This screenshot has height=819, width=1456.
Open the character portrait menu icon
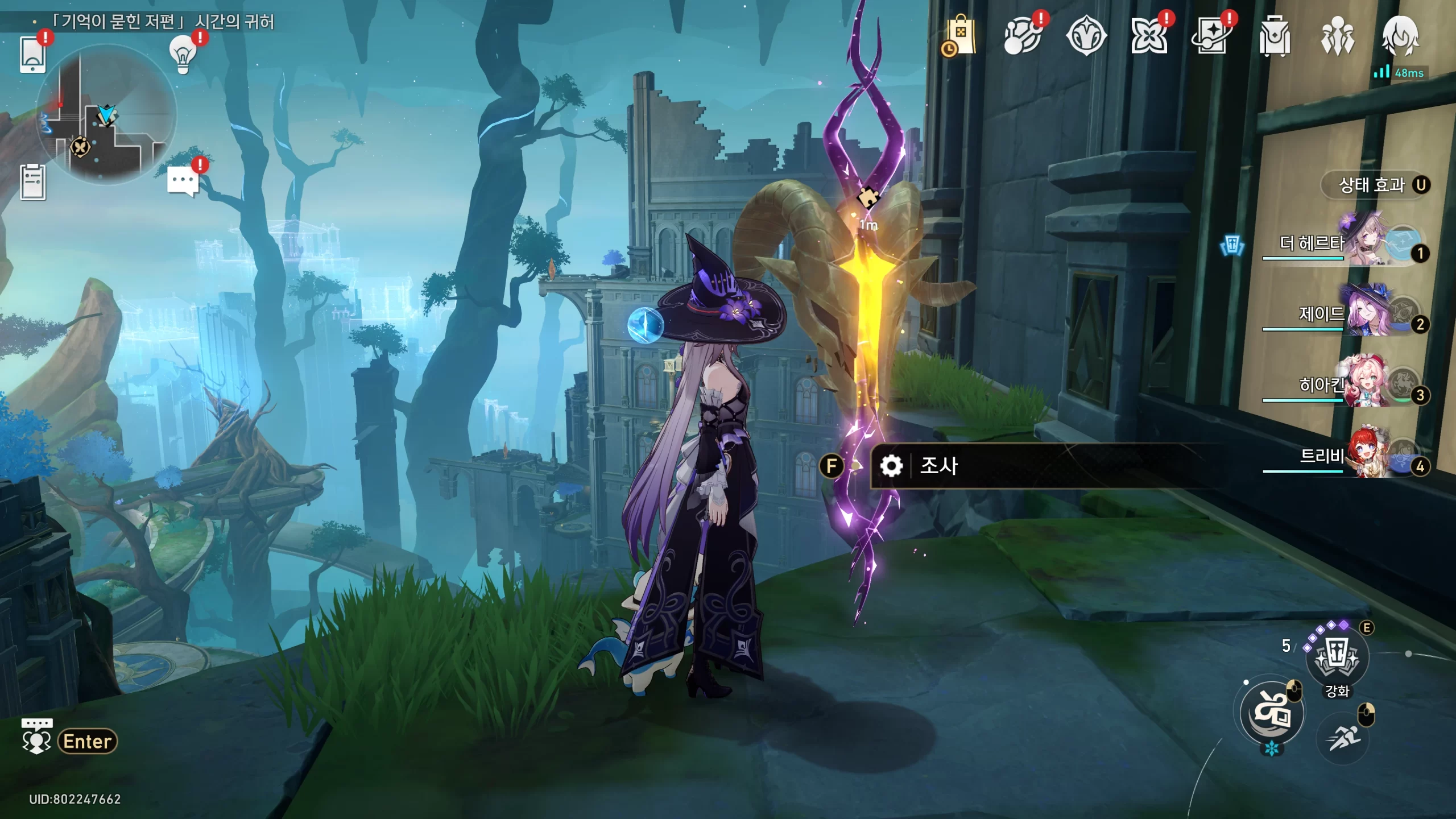coord(1400,36)
